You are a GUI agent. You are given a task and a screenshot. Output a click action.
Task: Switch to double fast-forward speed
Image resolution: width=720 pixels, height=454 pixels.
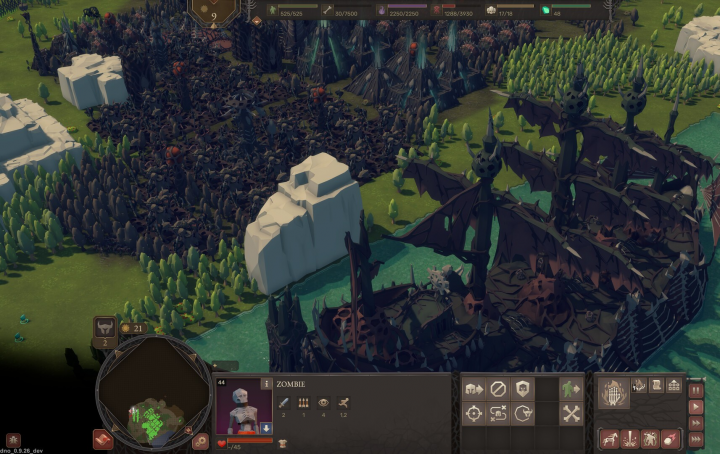(x=696, y=424)
